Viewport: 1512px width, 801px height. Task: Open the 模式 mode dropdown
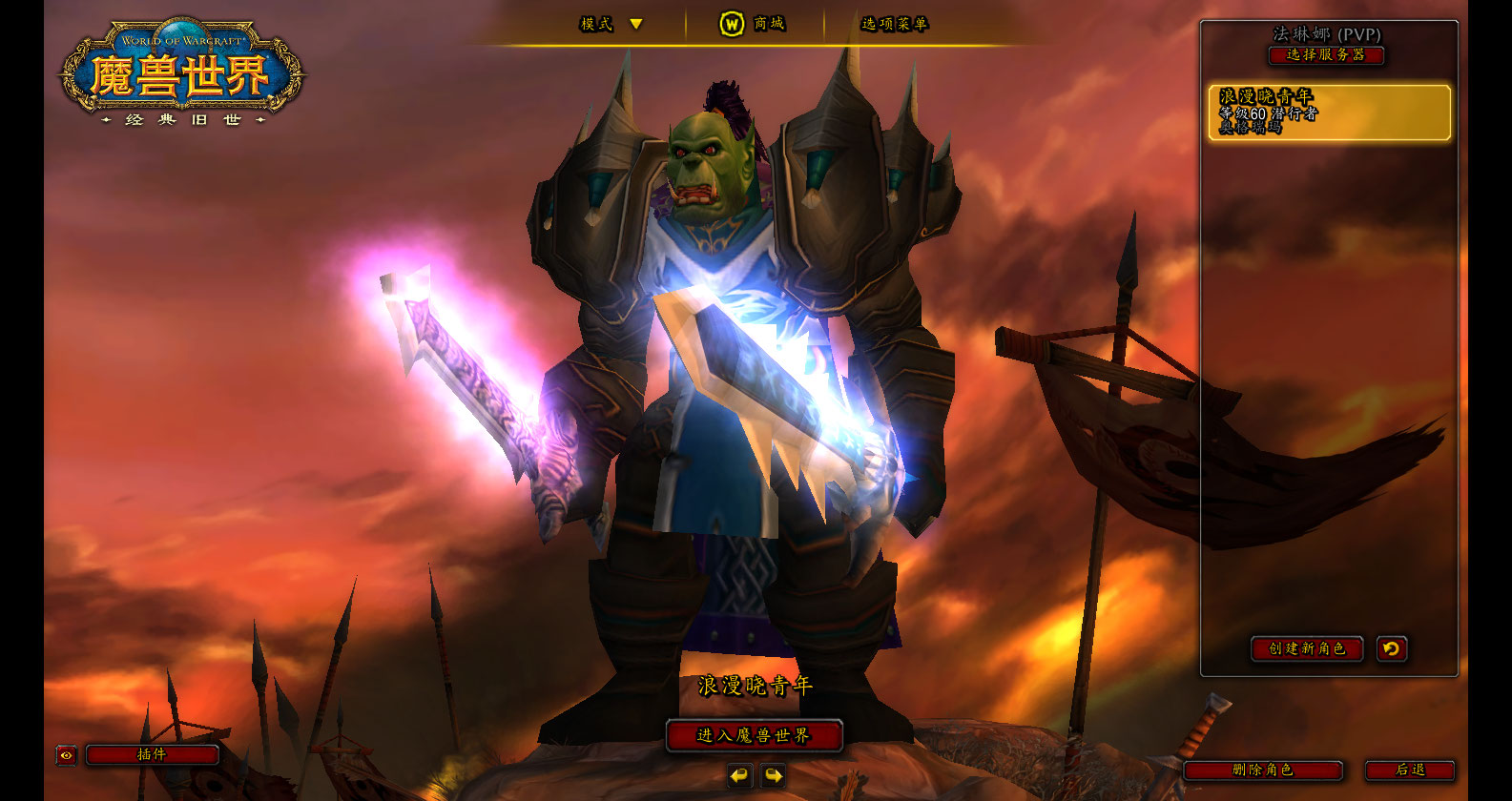611,24
